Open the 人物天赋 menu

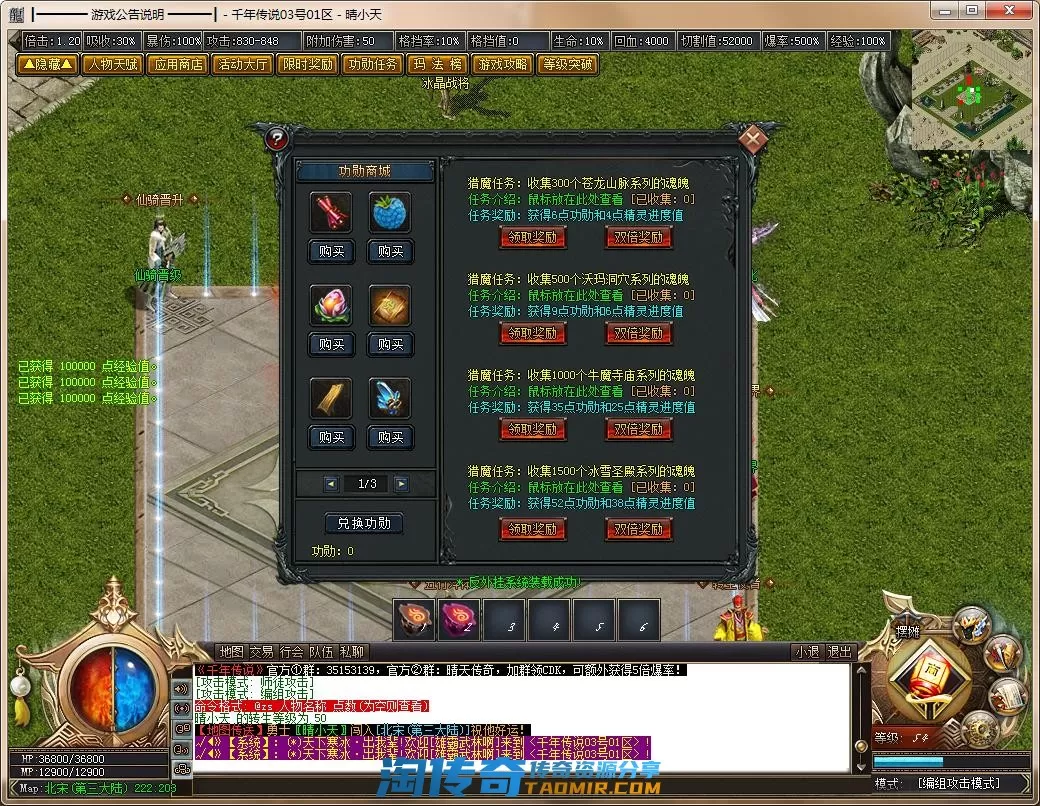111,64
